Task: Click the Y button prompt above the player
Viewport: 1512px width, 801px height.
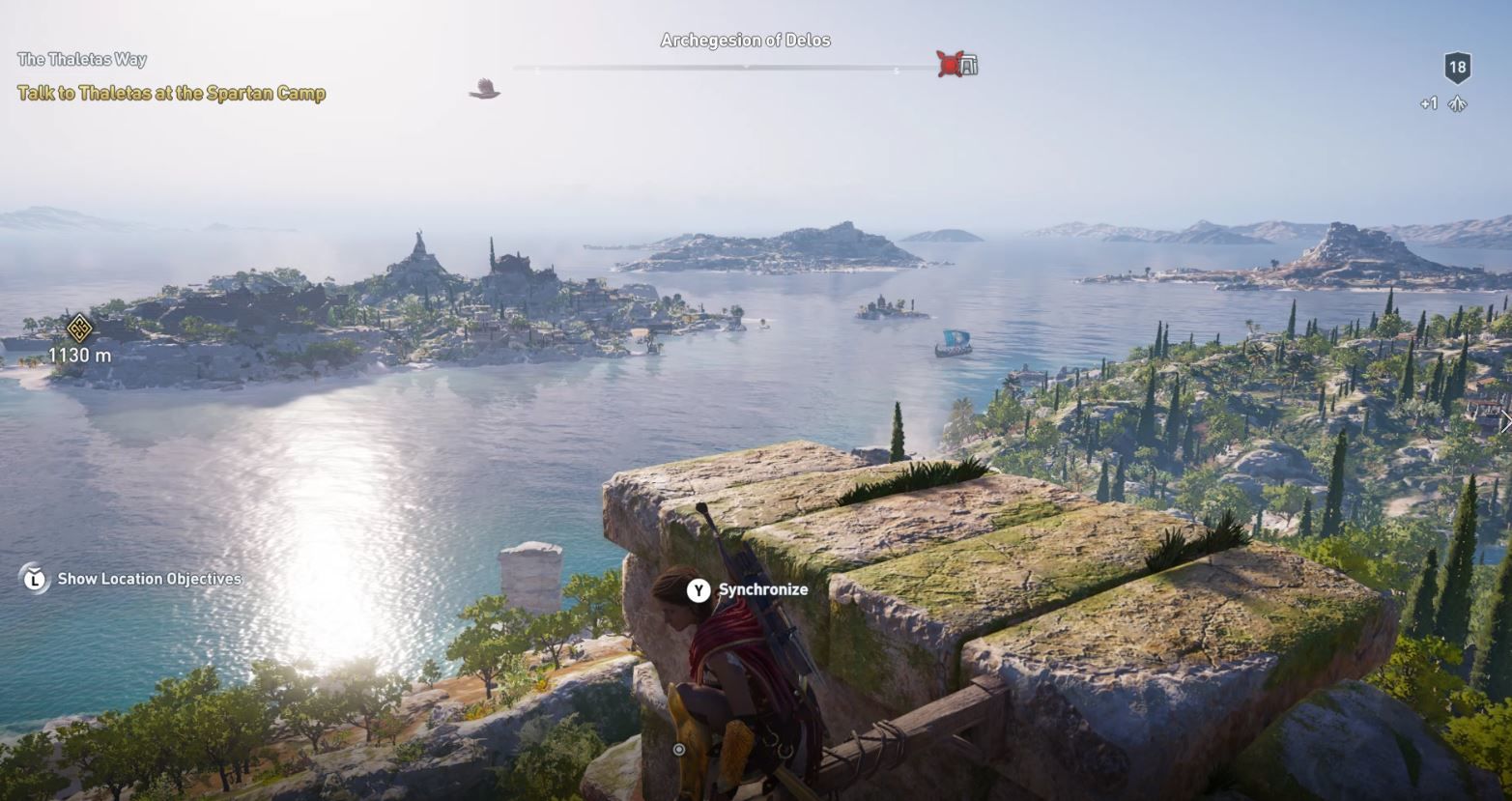Action: [697, 589]
